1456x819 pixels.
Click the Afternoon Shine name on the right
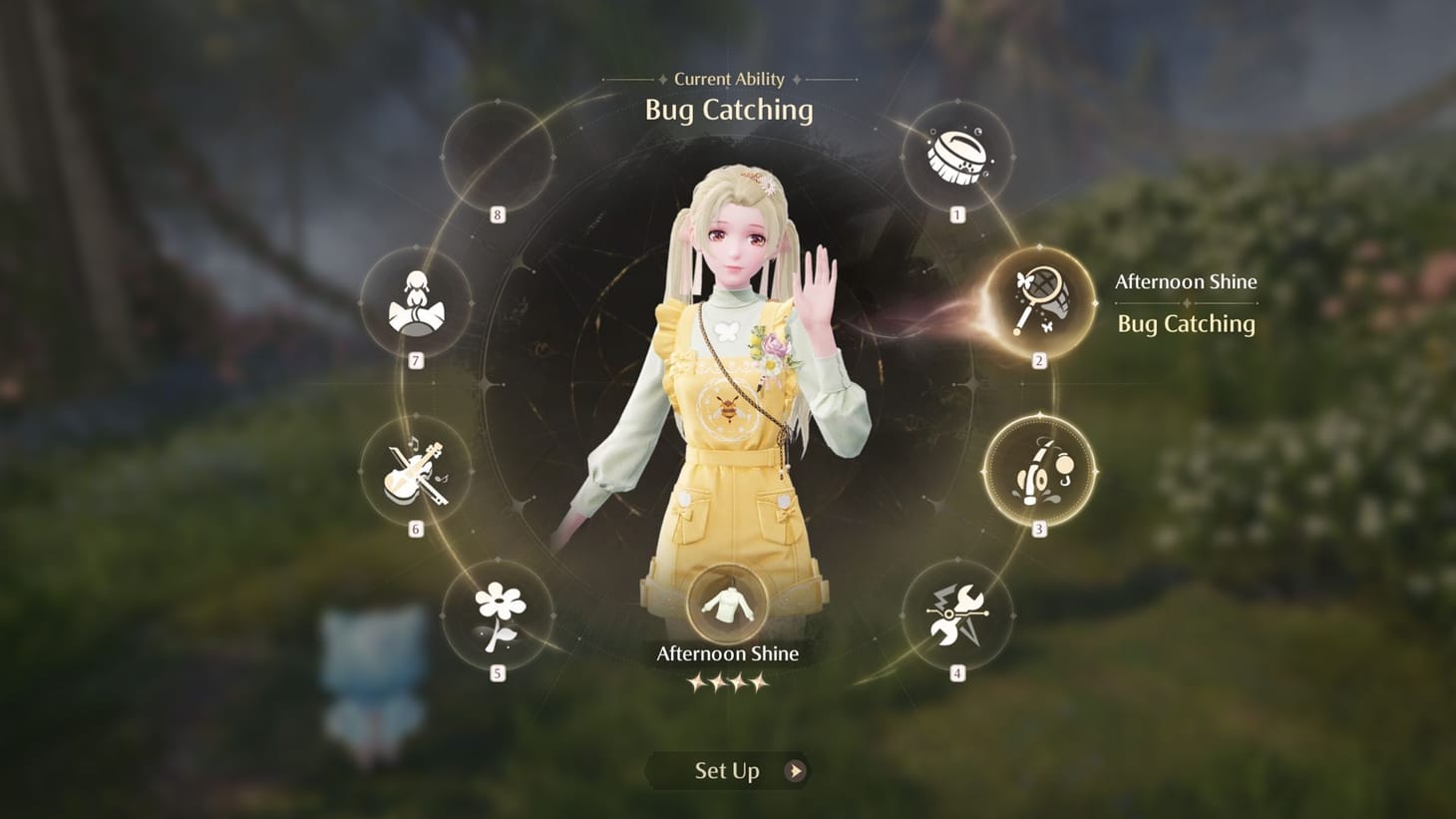tap(1185, 281)
